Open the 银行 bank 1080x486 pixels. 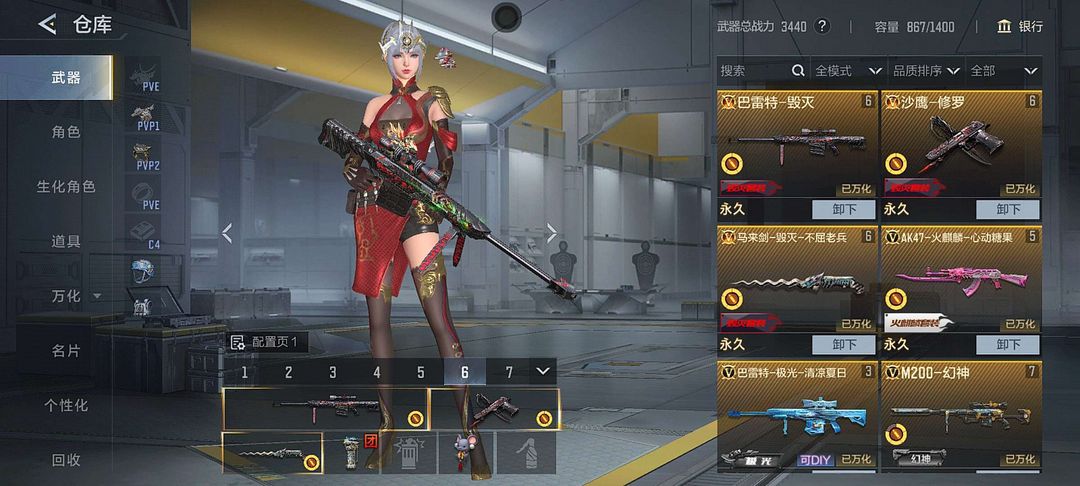pos(1020,26)
